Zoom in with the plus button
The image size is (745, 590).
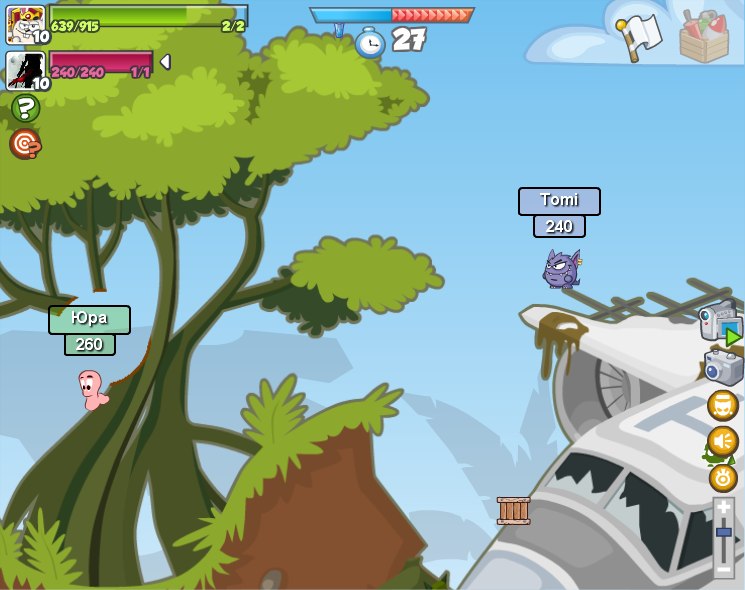tap(723, 508)
